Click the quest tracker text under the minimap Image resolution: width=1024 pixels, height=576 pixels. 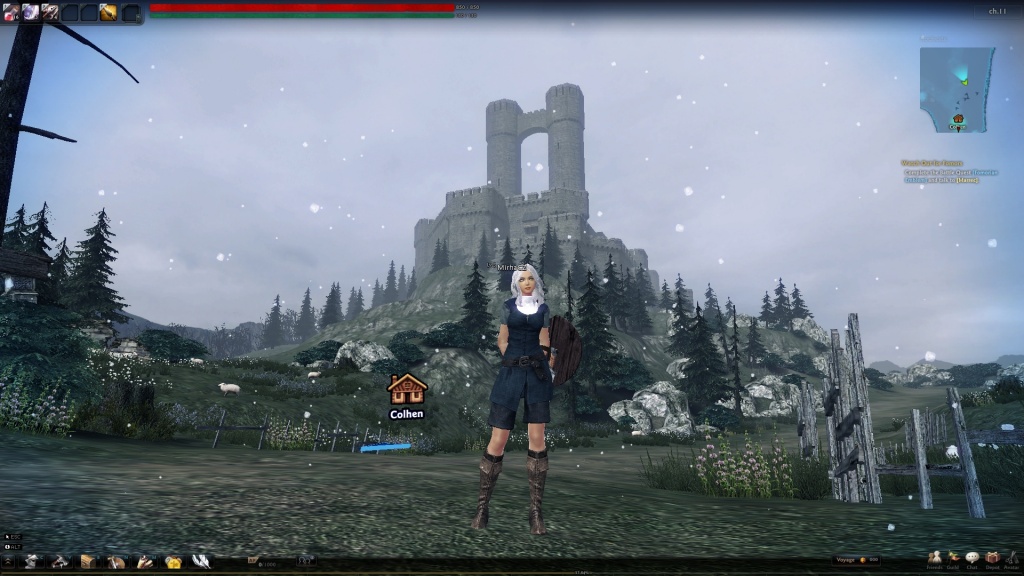pyautogui.click(x=945, y=171)
